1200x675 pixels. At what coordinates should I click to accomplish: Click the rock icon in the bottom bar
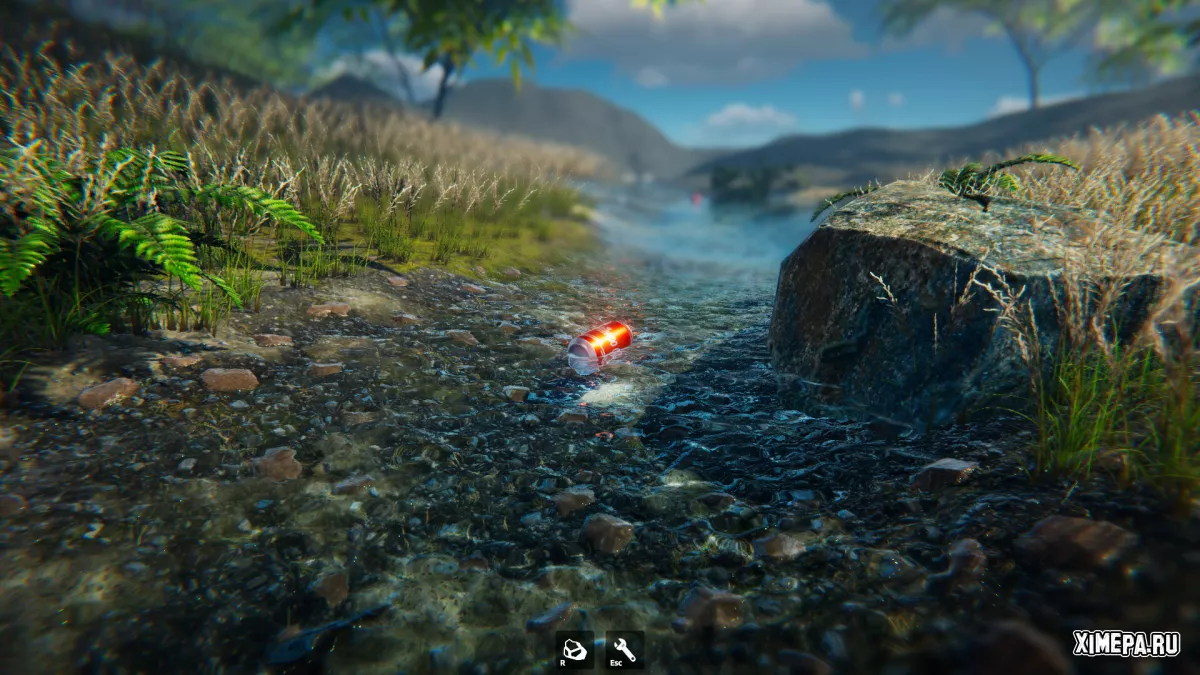click(x=575, y=649)
